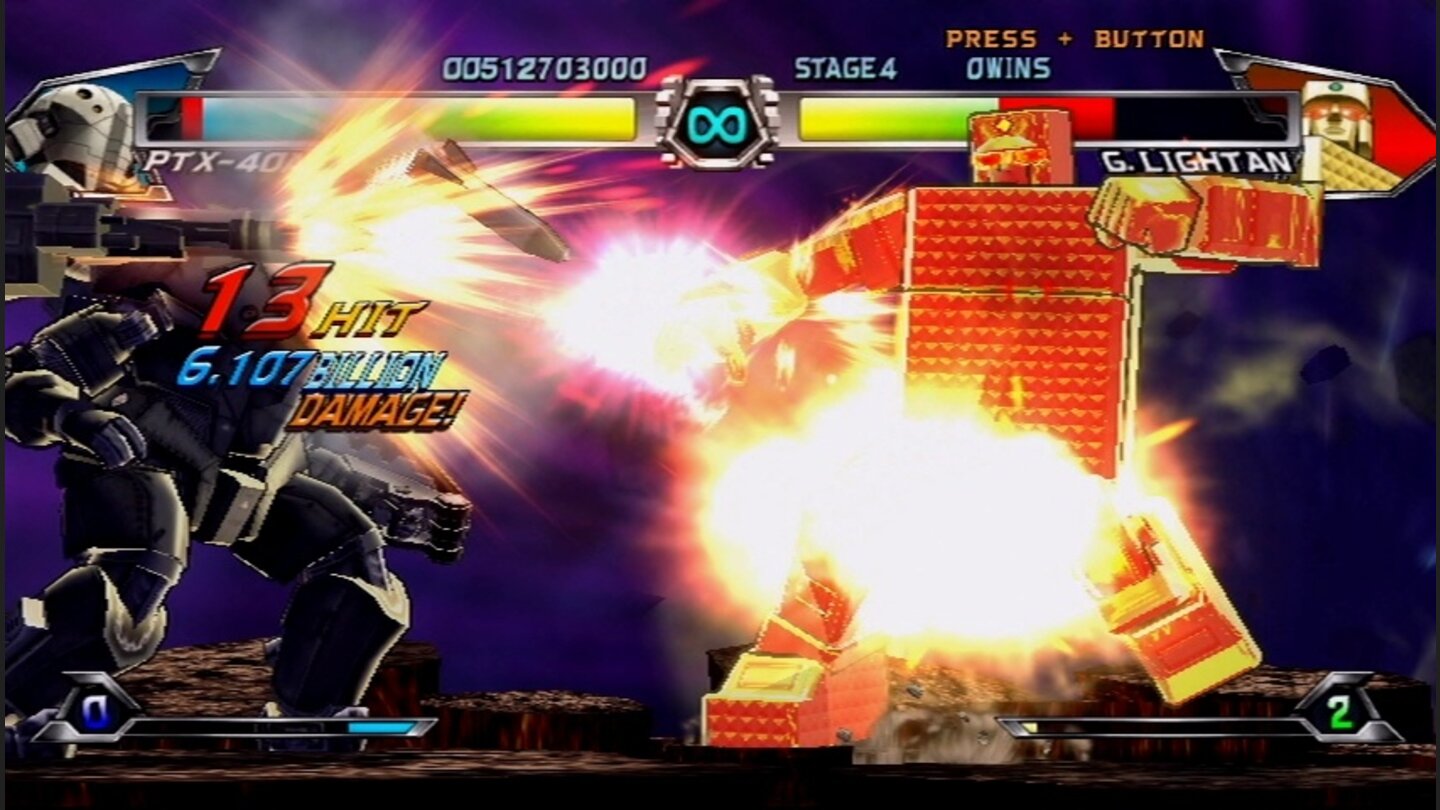This screenshot has height=810, width=1440.
Task: Expand the STAGE 4 indicator details
Action: click(845, 67)
